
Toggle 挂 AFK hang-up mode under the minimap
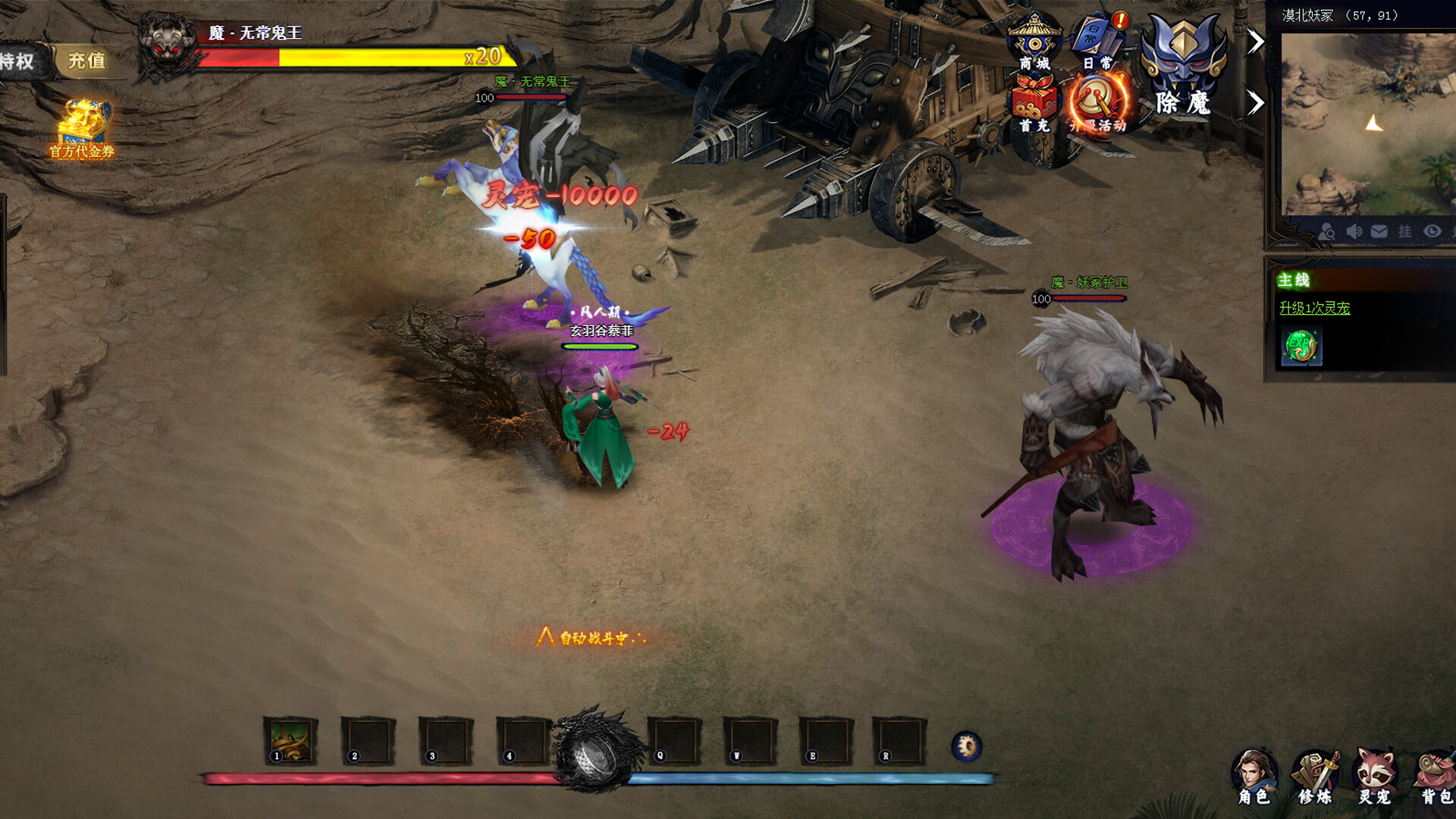(x=1405, y=231)
